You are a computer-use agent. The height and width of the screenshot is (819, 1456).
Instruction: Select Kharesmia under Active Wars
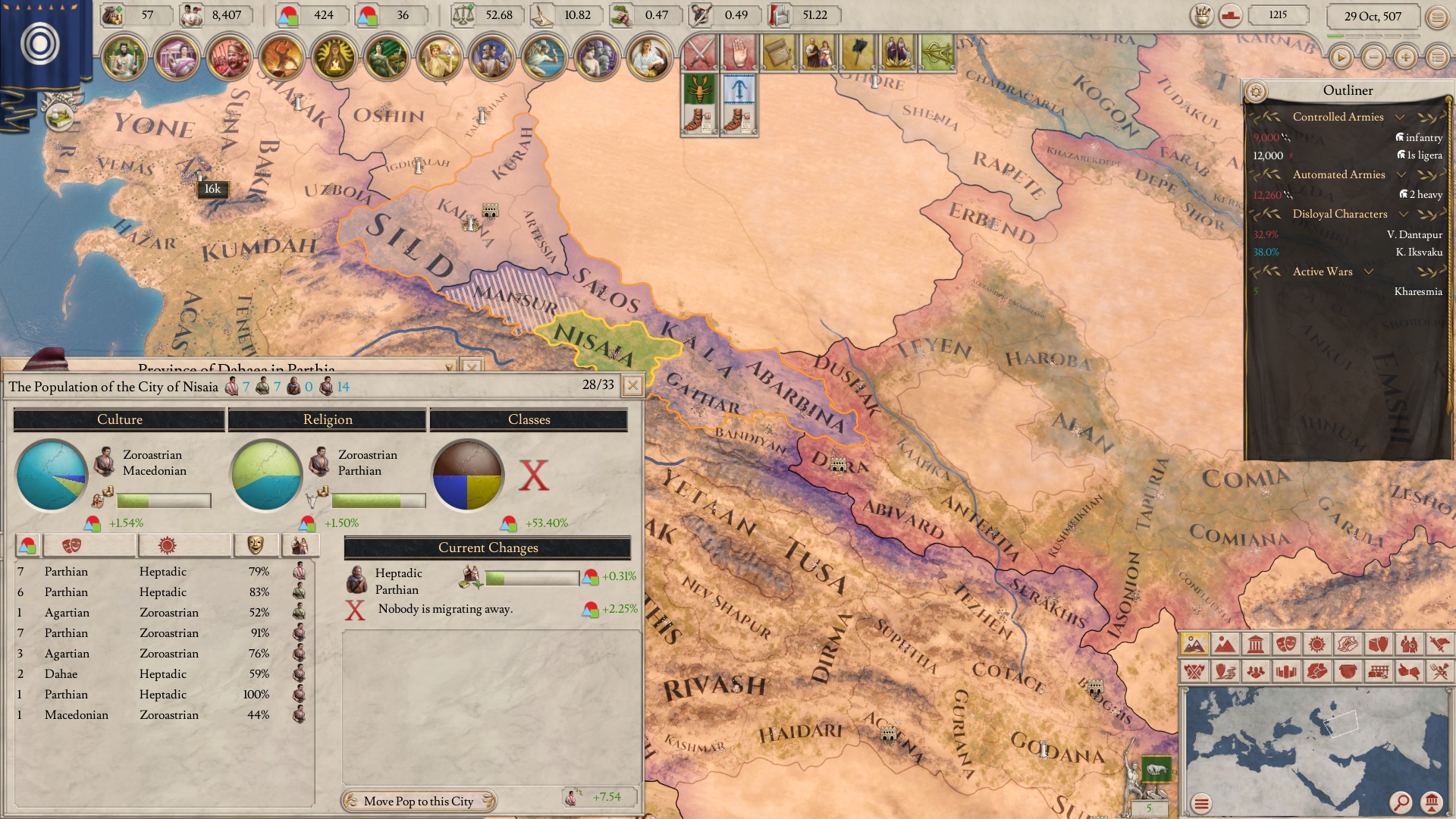pos(1417,292)
